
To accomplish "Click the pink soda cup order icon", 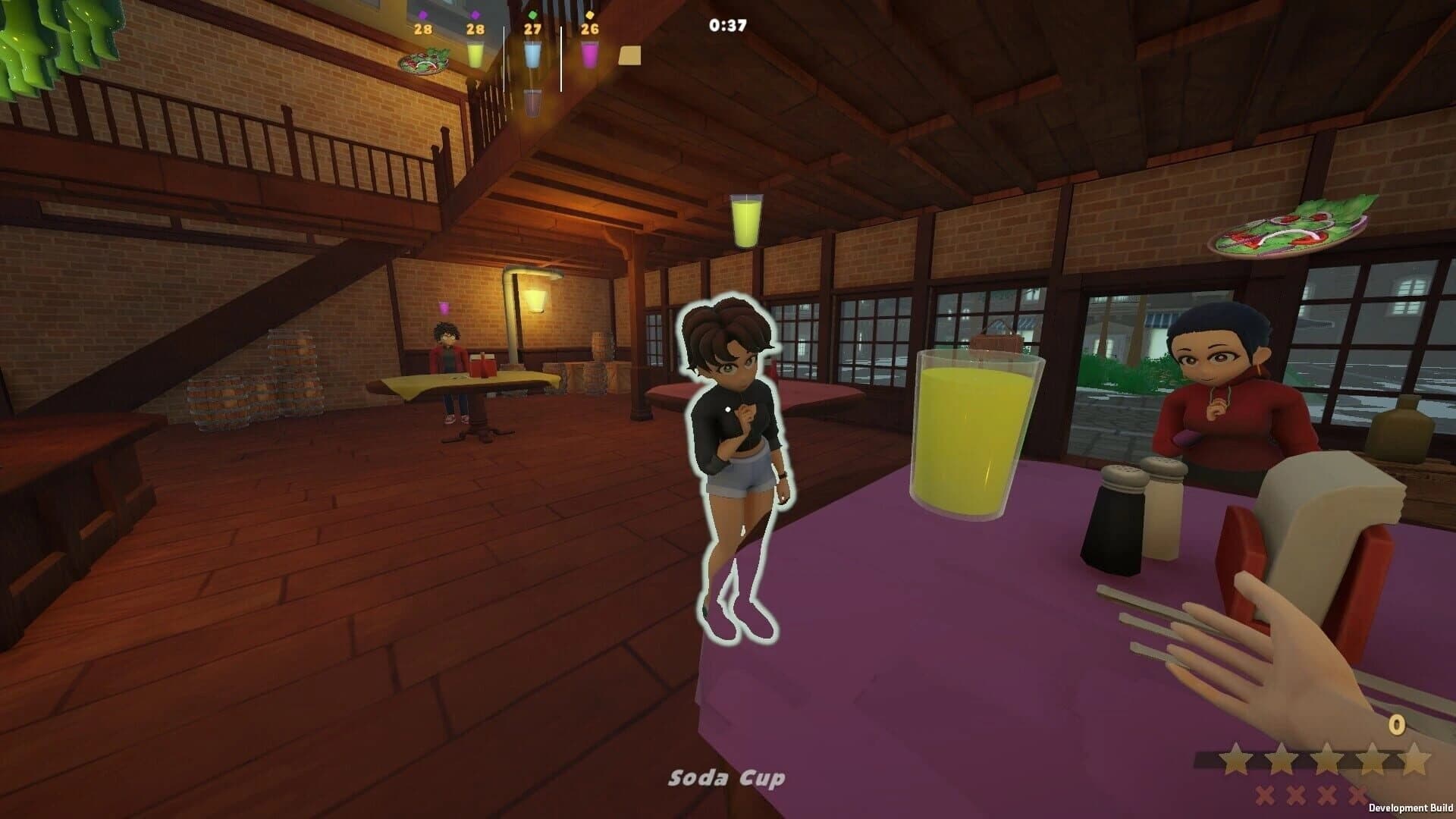I will click(591, 55).
